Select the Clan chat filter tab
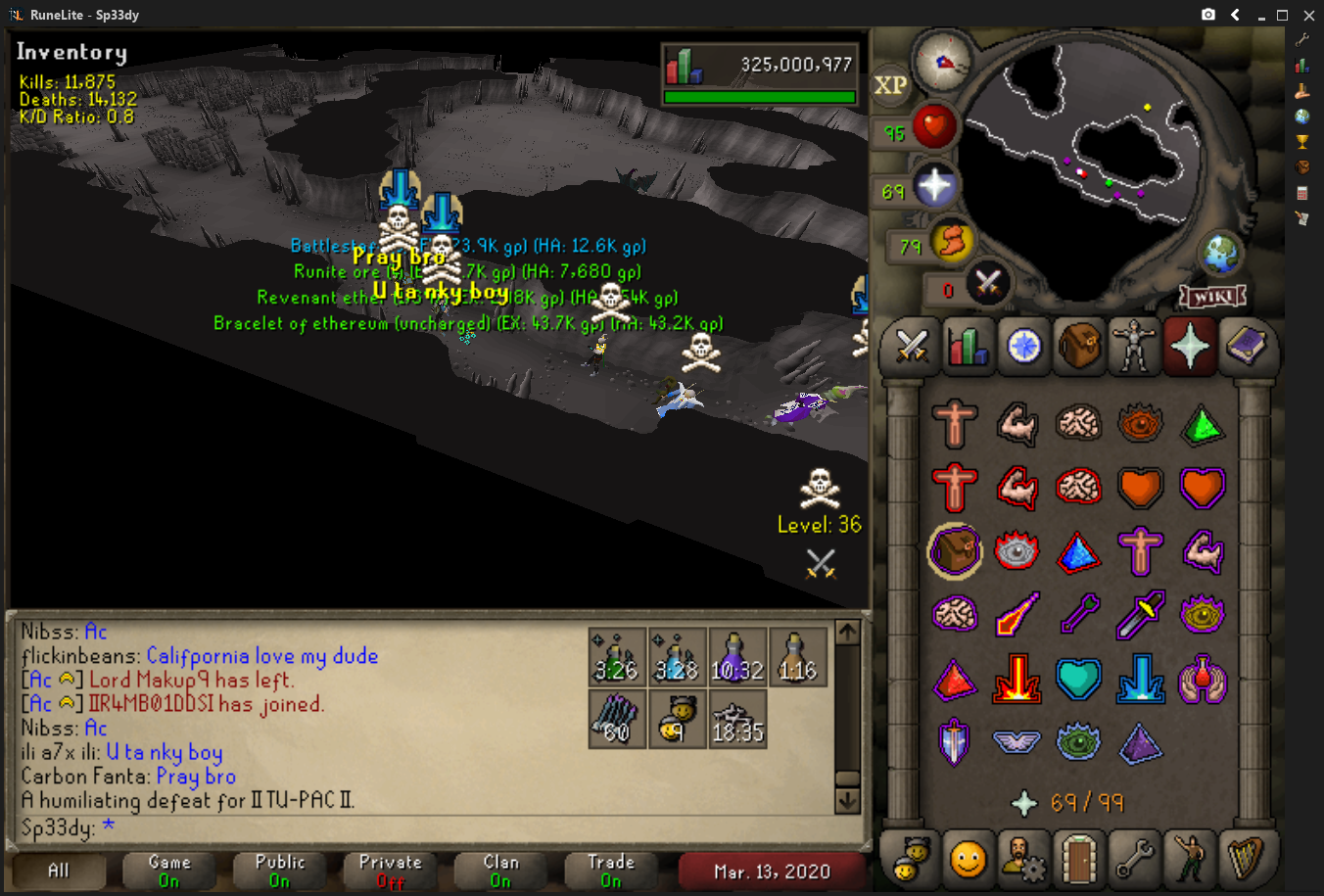Screen dimensions: 1324x896 pyautogui.click(x=500, y=871)
